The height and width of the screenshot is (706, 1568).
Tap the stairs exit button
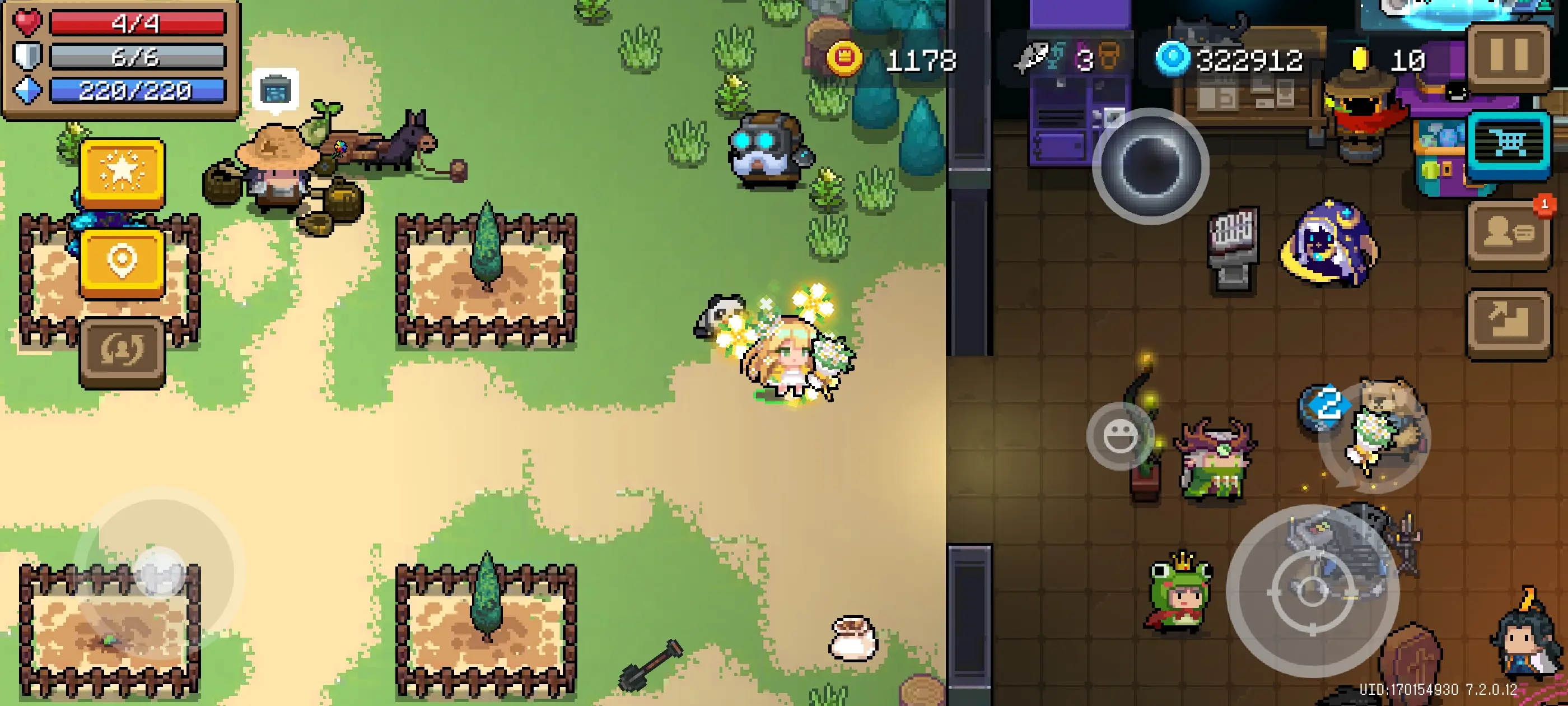coord(1508,323)
